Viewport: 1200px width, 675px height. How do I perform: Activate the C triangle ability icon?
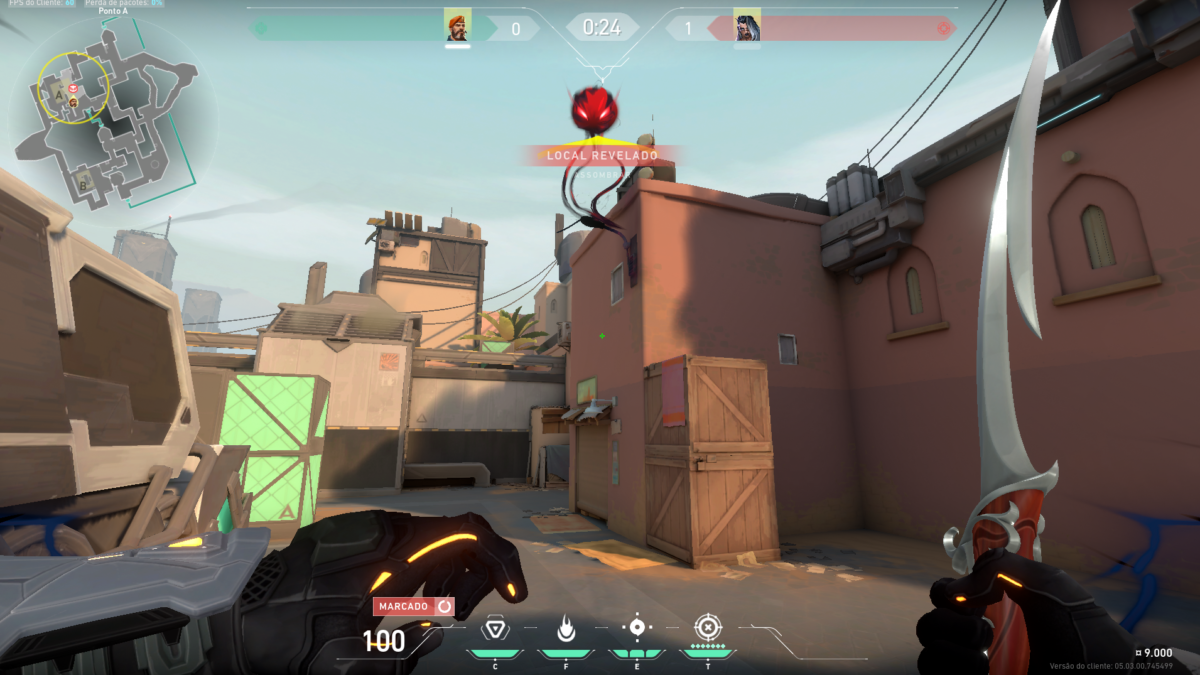(494, 629)
